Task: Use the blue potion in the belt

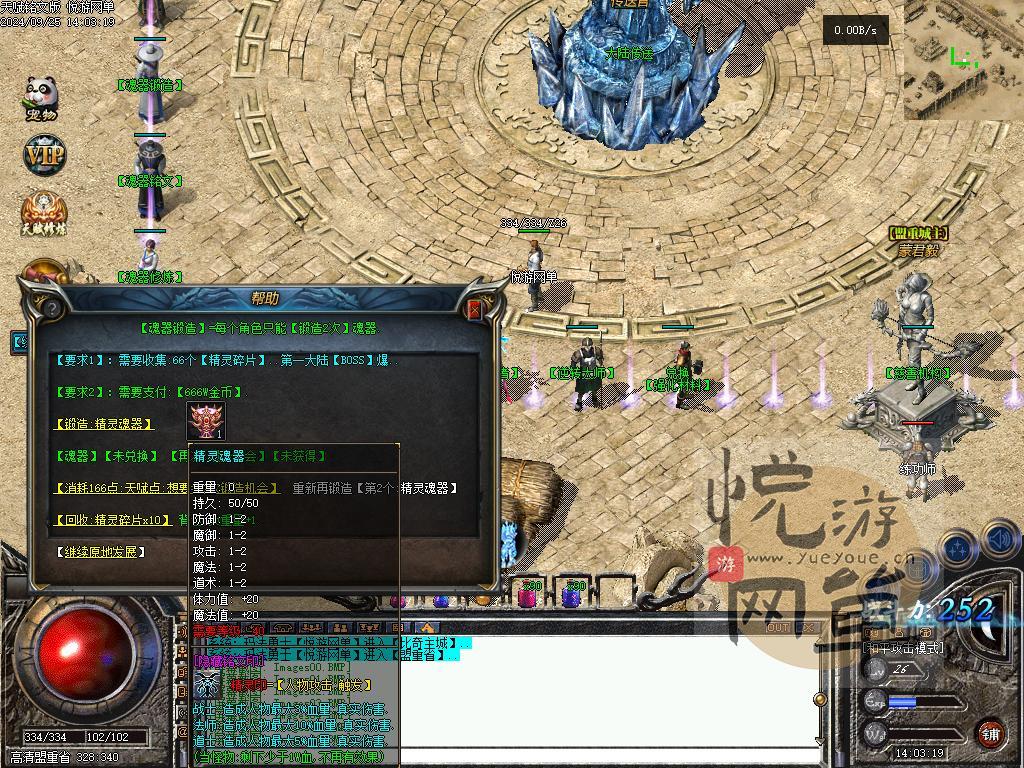Action: (x=572, y=597)
